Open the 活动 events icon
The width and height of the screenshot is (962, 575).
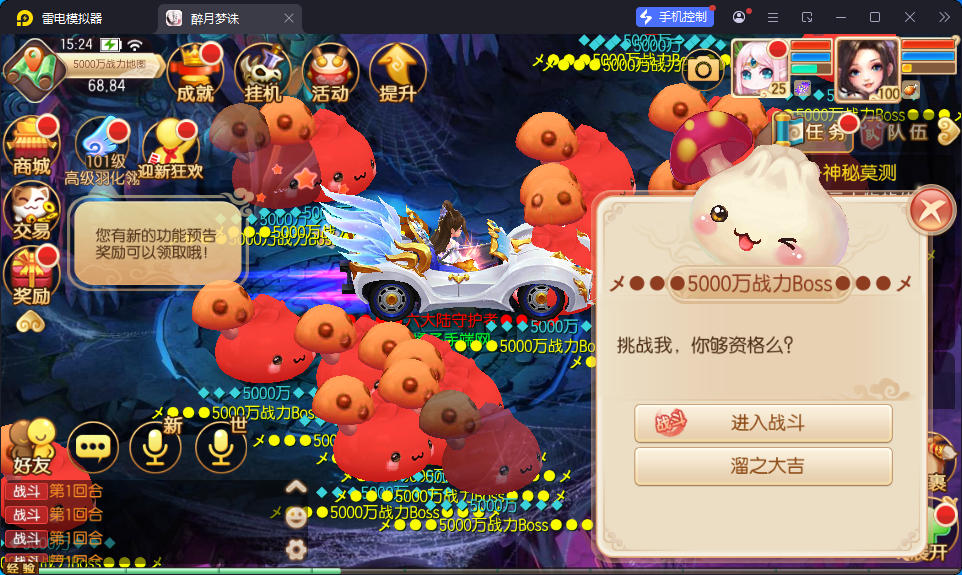click(330, 73)
